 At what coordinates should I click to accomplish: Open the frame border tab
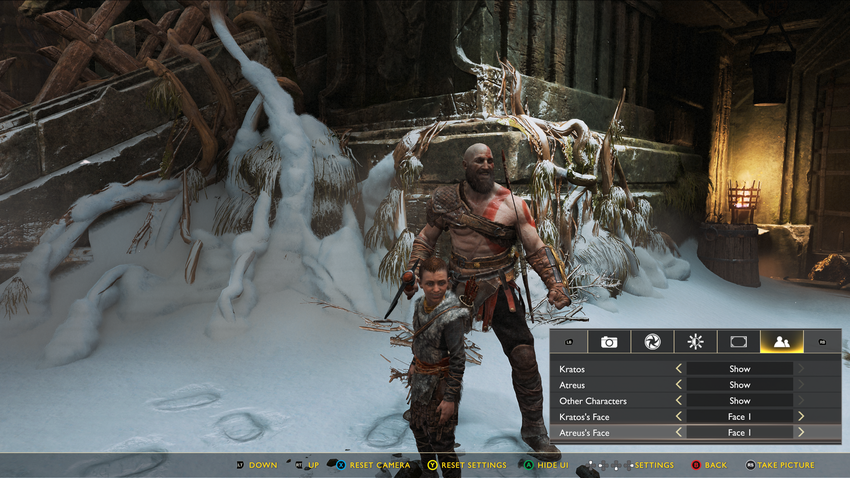[x=738, y=341]
